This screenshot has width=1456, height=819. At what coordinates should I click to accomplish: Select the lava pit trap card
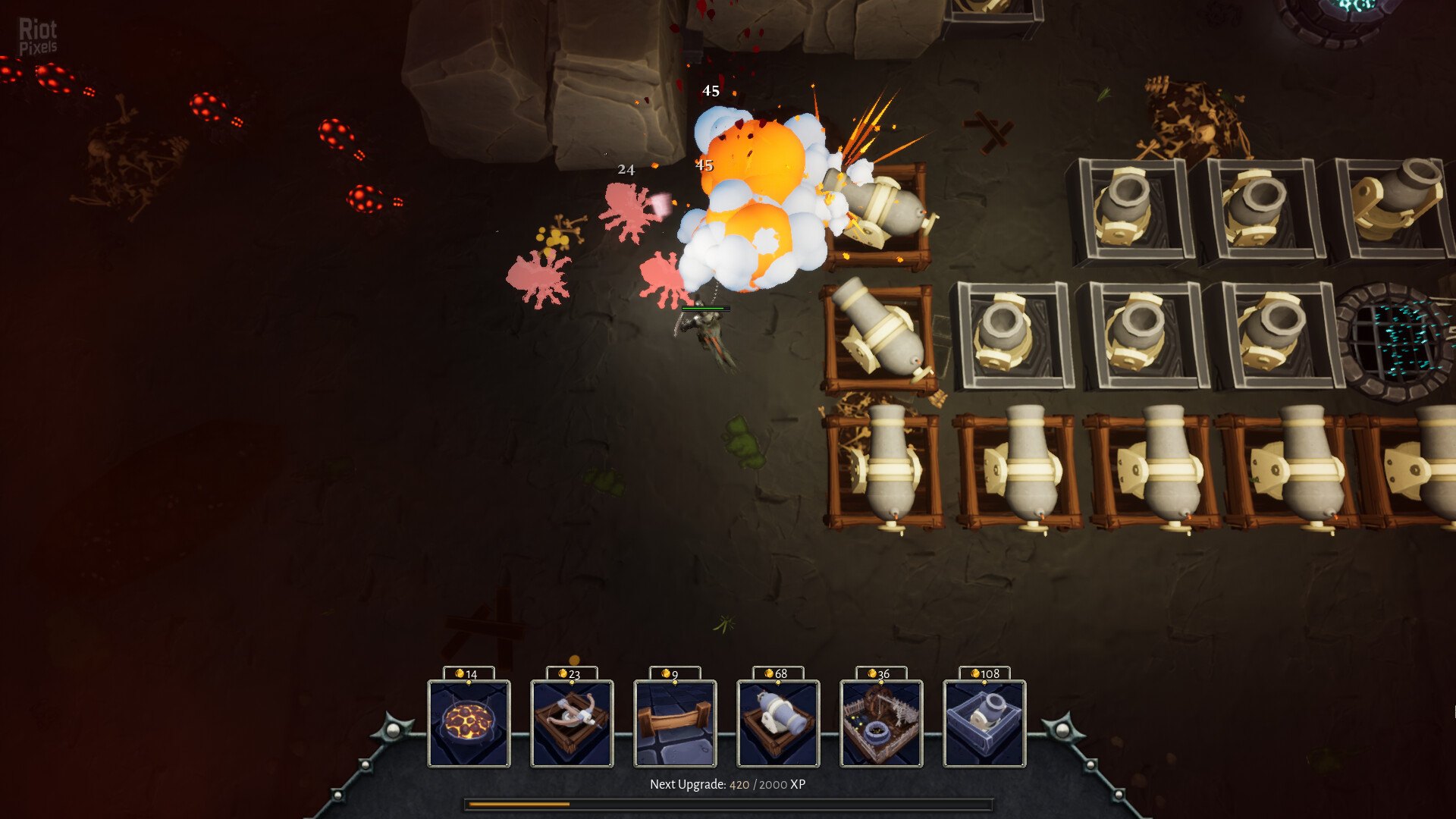coord(469,723)
